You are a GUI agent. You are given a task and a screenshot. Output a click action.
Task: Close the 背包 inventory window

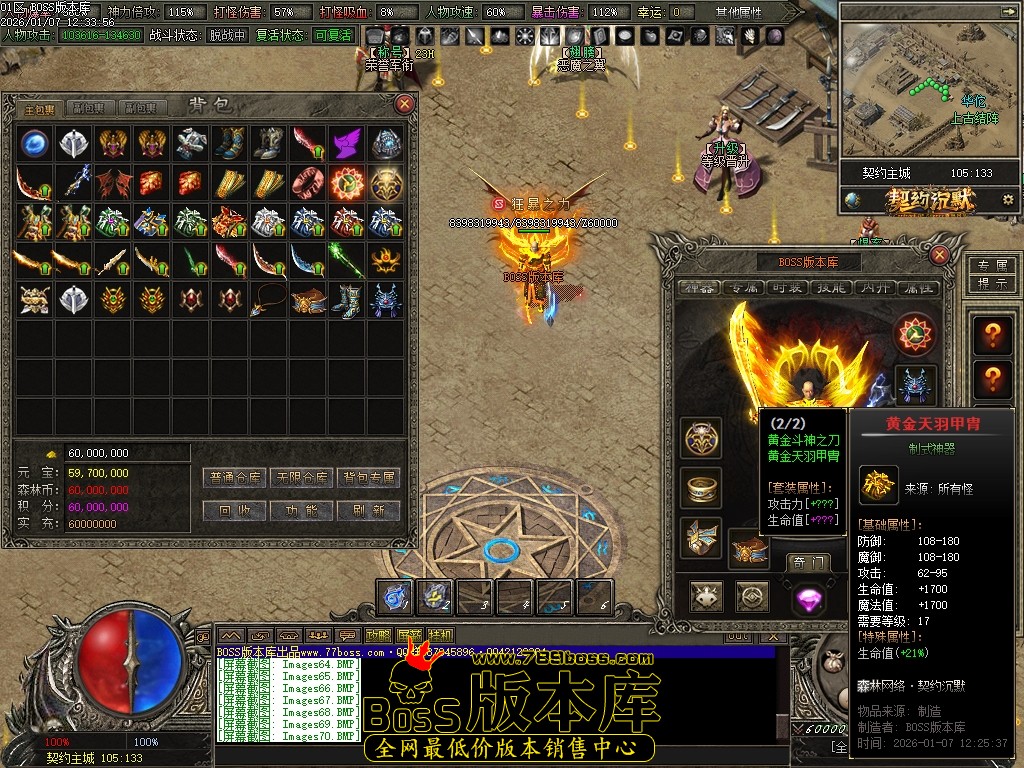pyautogui.click(x=405, y=103)
